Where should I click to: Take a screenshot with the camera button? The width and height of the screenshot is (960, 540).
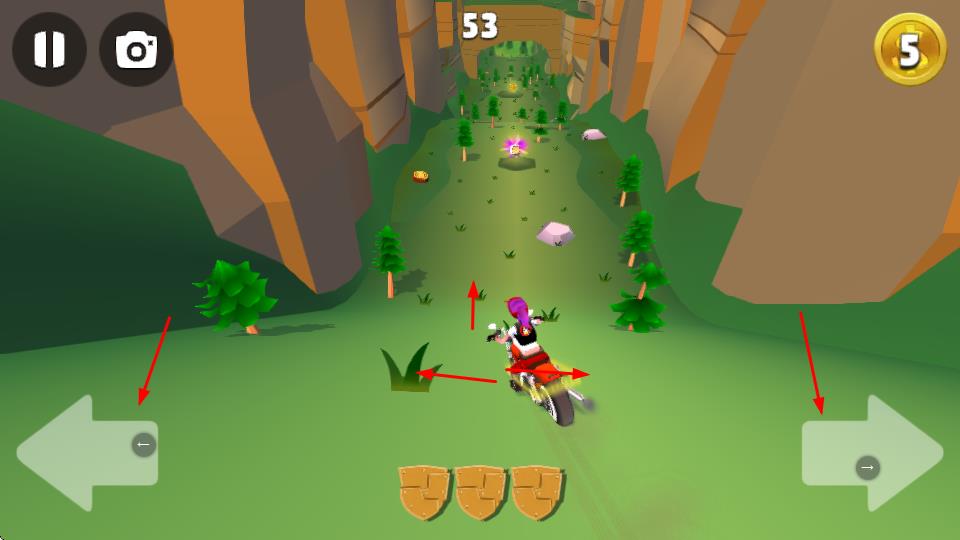(x=136, y=49)
